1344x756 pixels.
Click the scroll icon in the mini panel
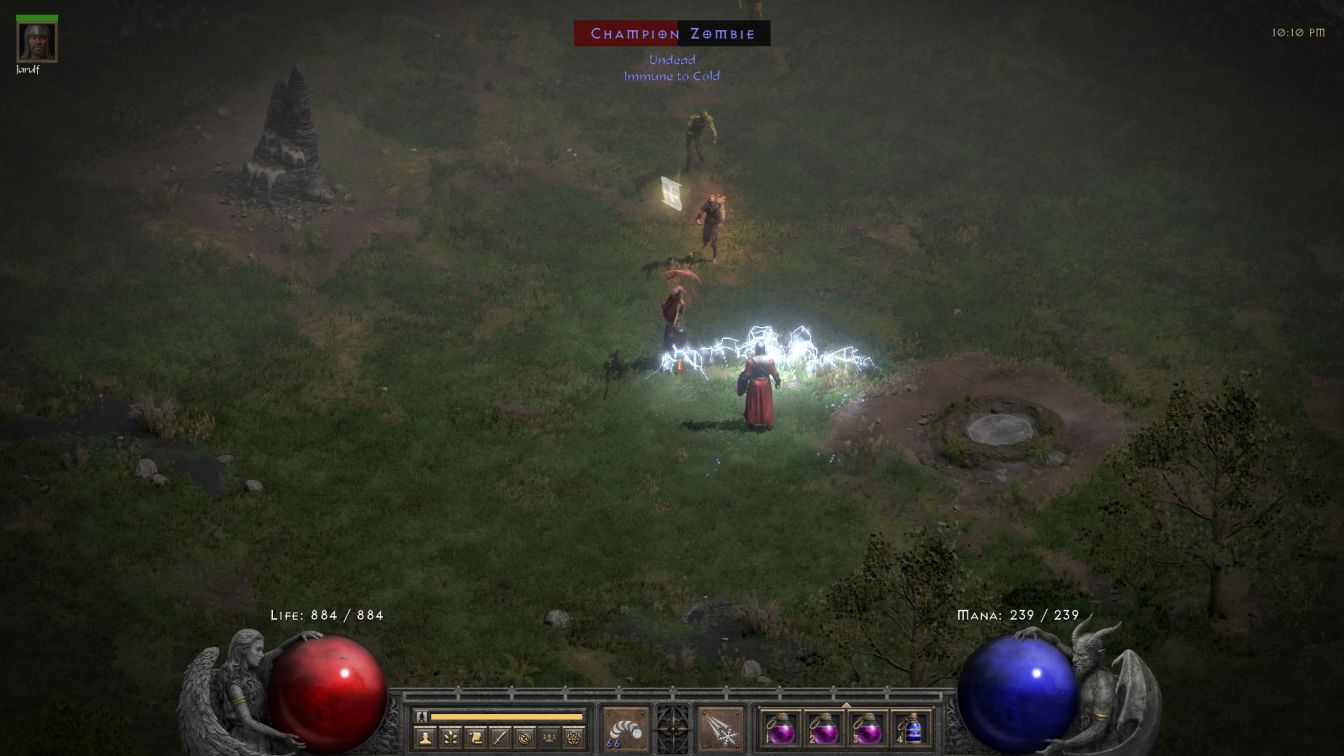coord(475,738)
